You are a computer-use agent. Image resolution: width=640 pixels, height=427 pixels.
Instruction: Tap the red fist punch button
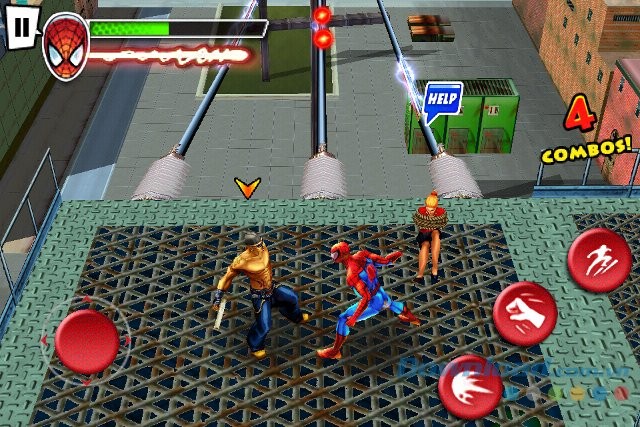tap(524, 312)
